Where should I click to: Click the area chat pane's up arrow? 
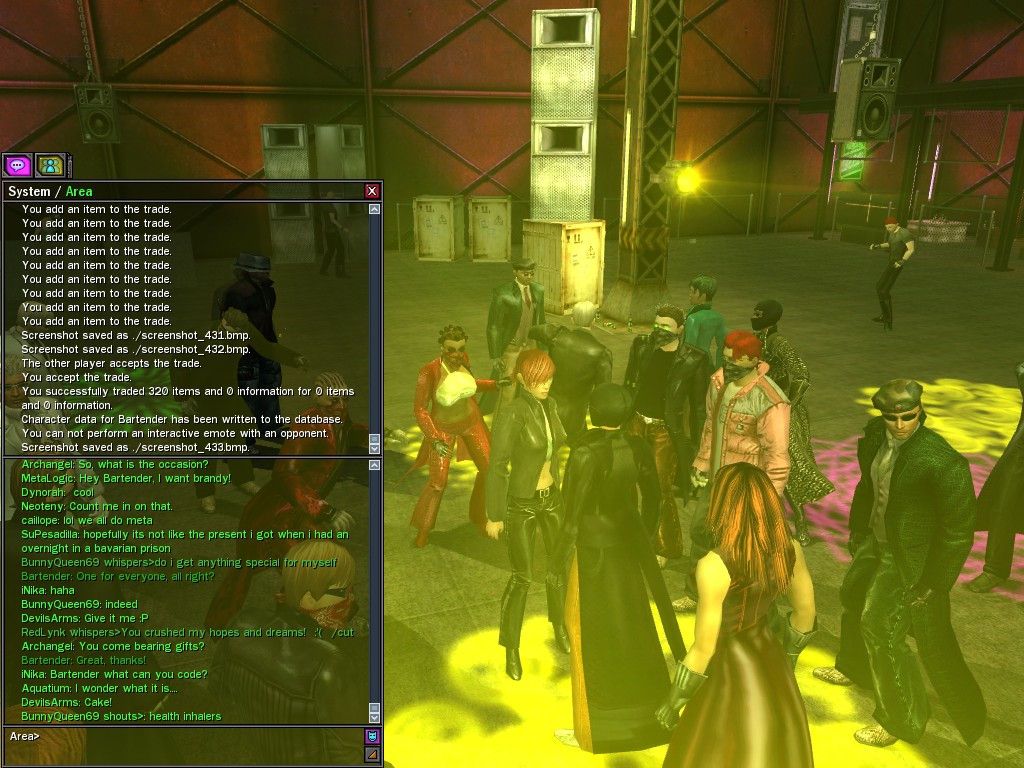coord(374,465)
